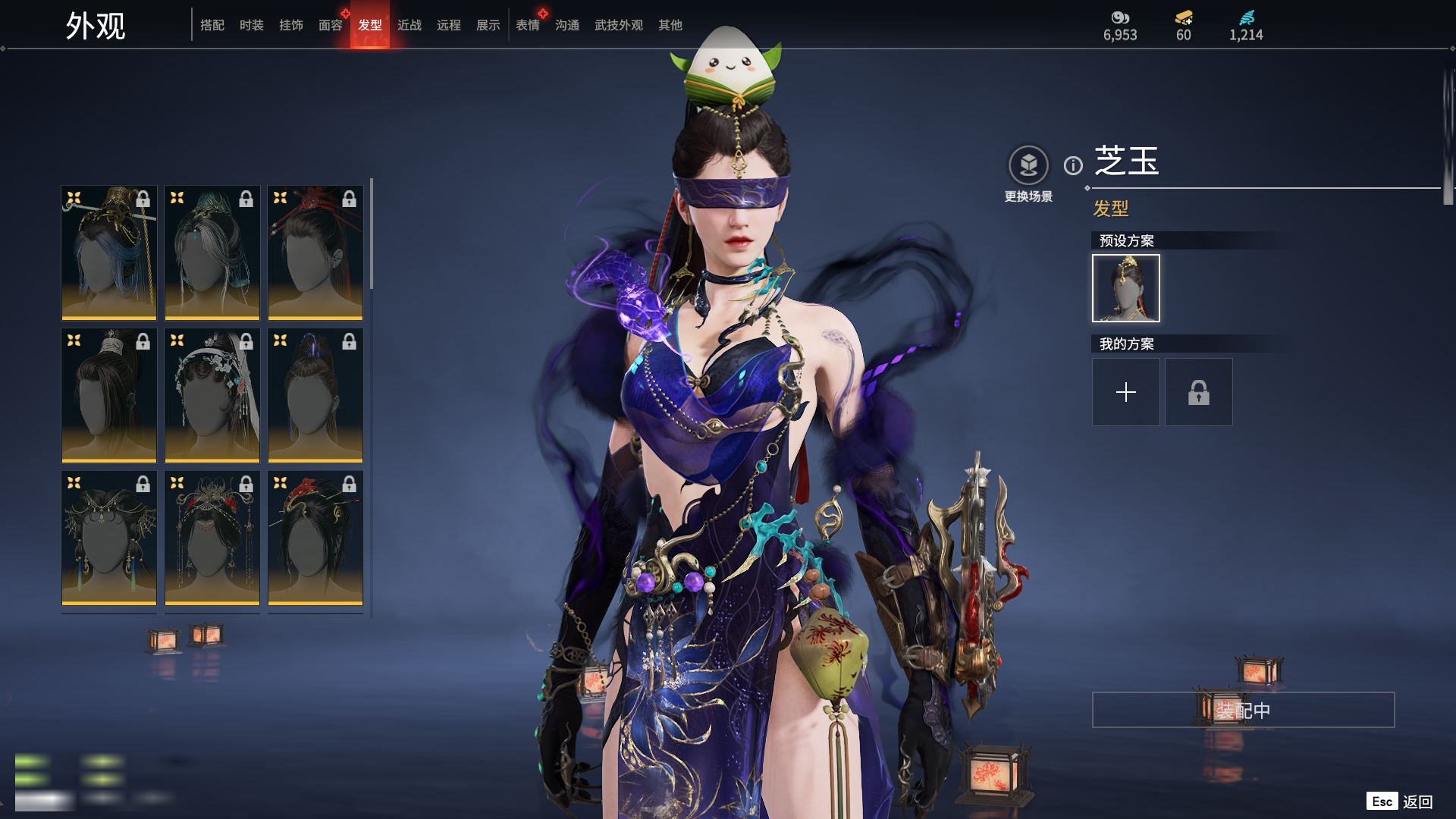
Task: Add a new custom scheme with plus
Action: tap(1126, 392)
